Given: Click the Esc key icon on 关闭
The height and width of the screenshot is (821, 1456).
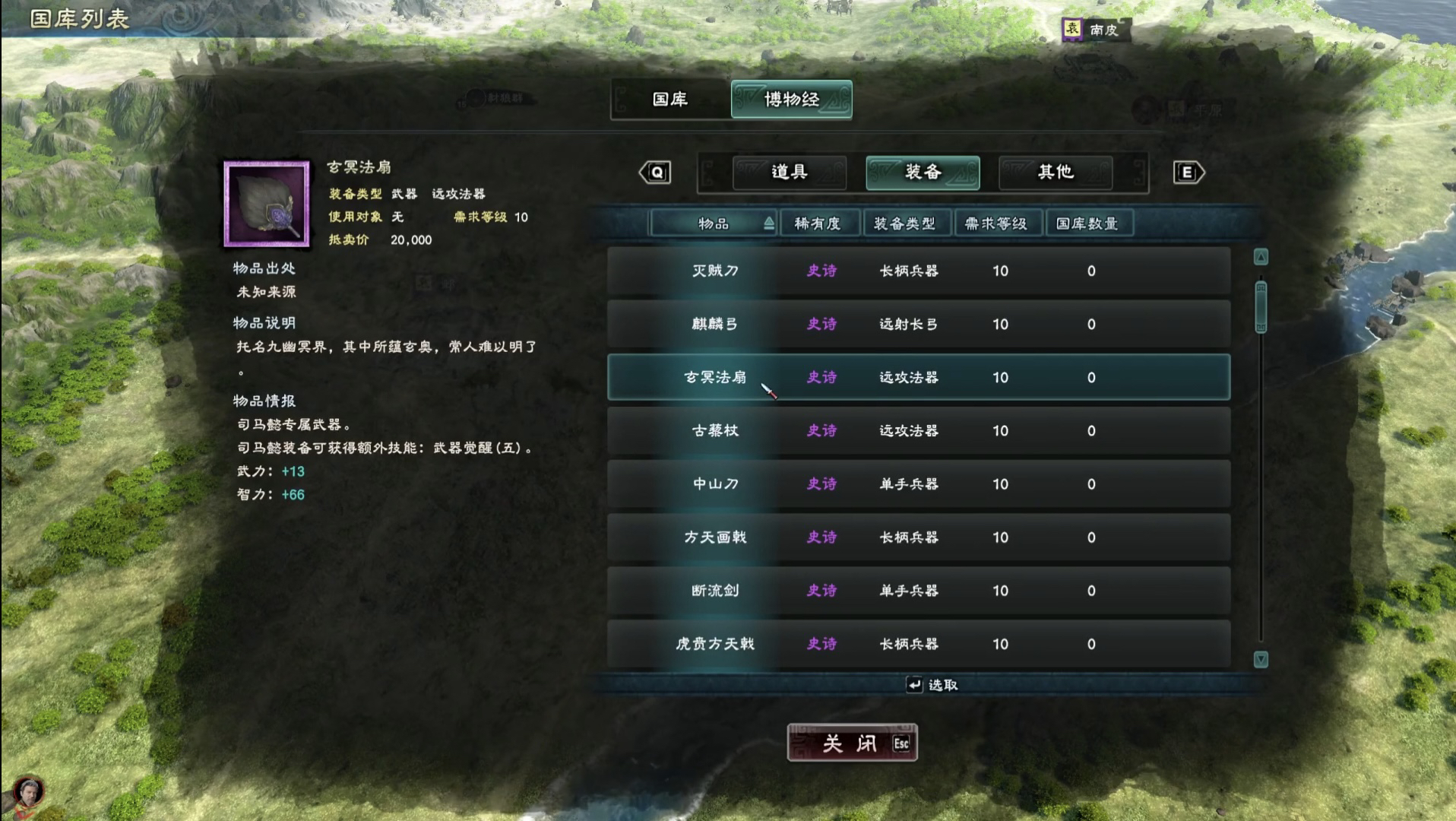Looking at the screenshot, I should pyautogui.click(x=900, y=745).
